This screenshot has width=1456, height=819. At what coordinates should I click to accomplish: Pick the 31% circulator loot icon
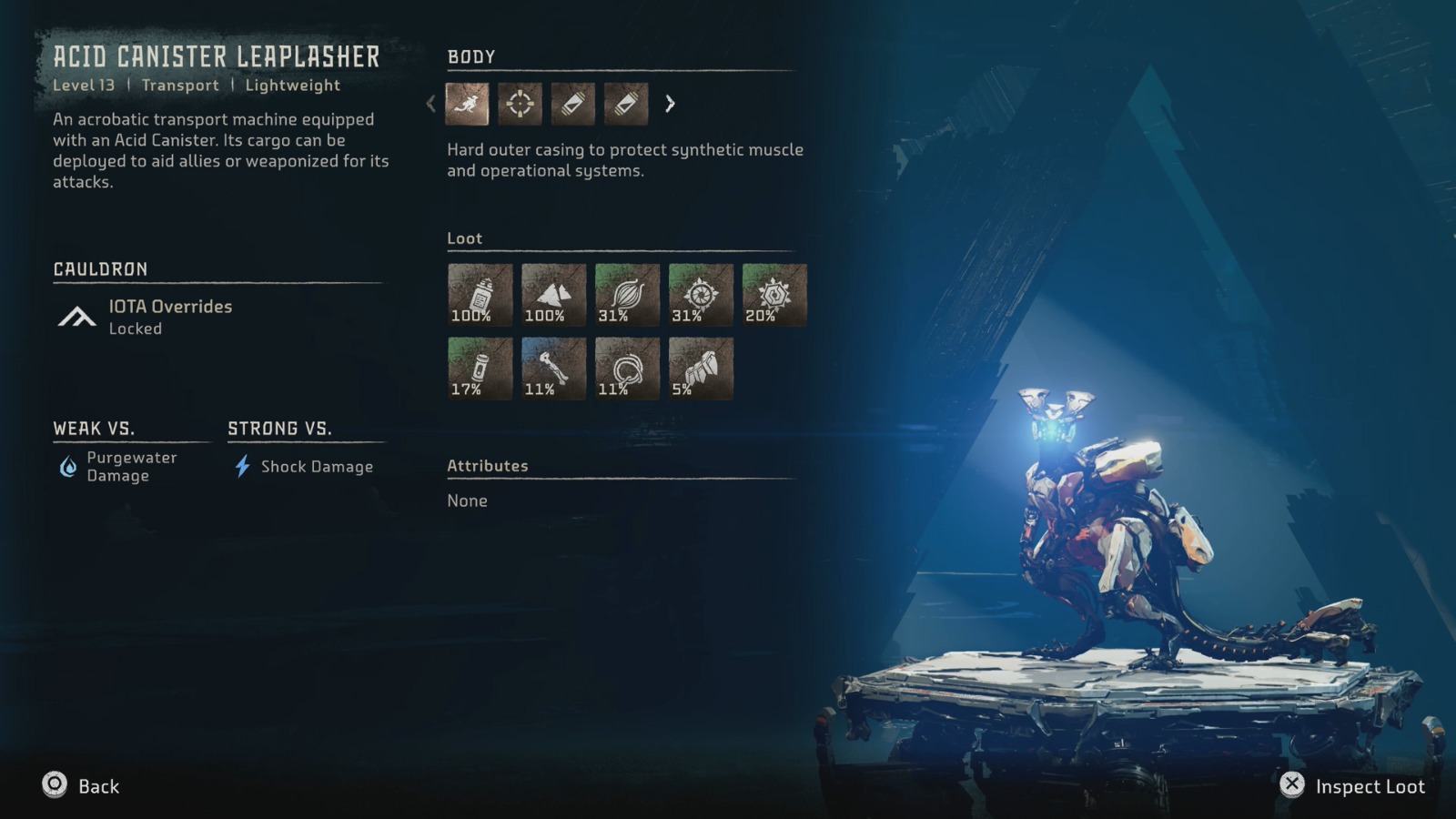pyautogui.click(x=701, y=295)
